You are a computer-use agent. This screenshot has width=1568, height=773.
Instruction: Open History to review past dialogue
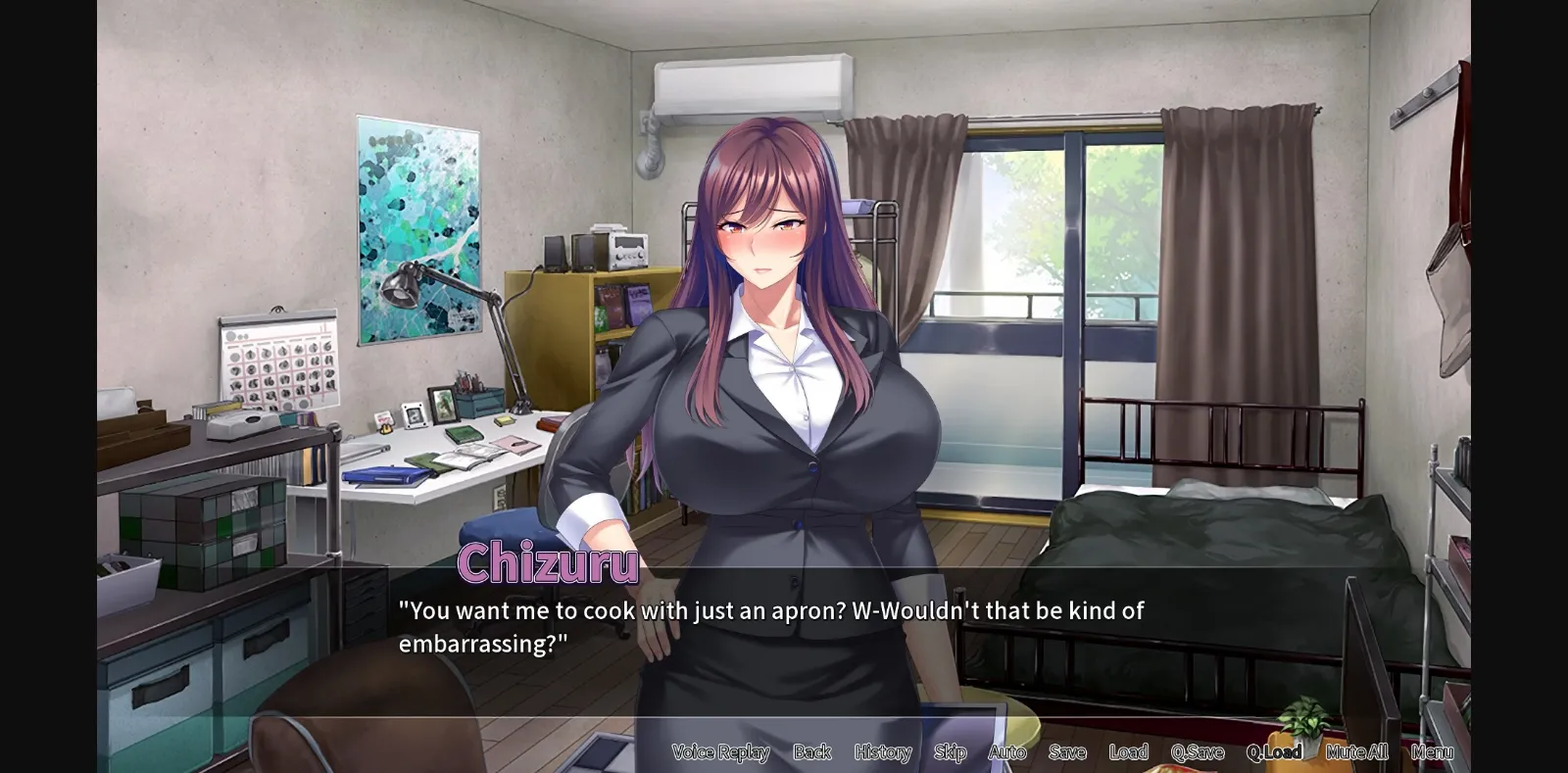pyautogui.click(x=881, y=751)
